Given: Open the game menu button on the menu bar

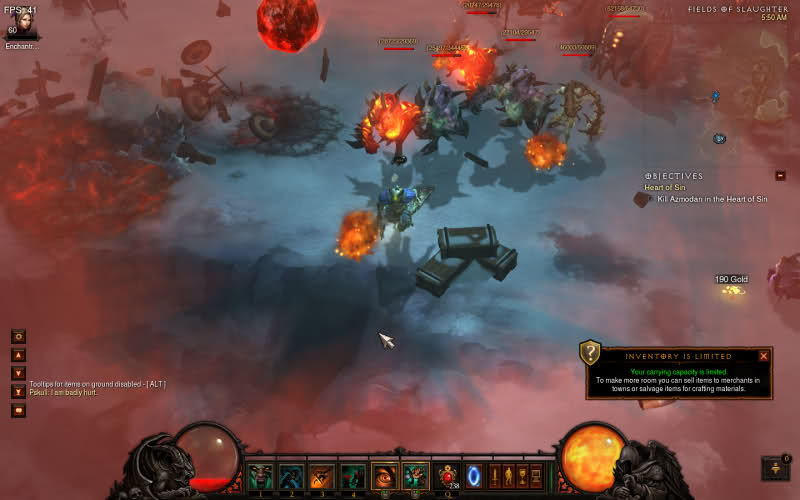Looking at the screenshot, I should pyautogui.click(x=536, y=476).
